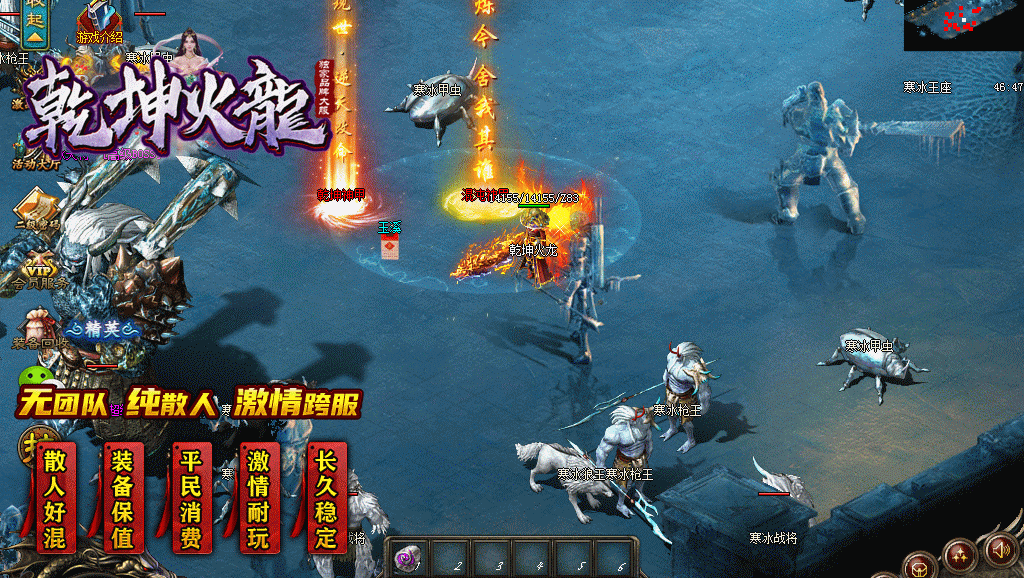
Task: Open the VIP 会员服务 member service
Action: tap(39, 269)
